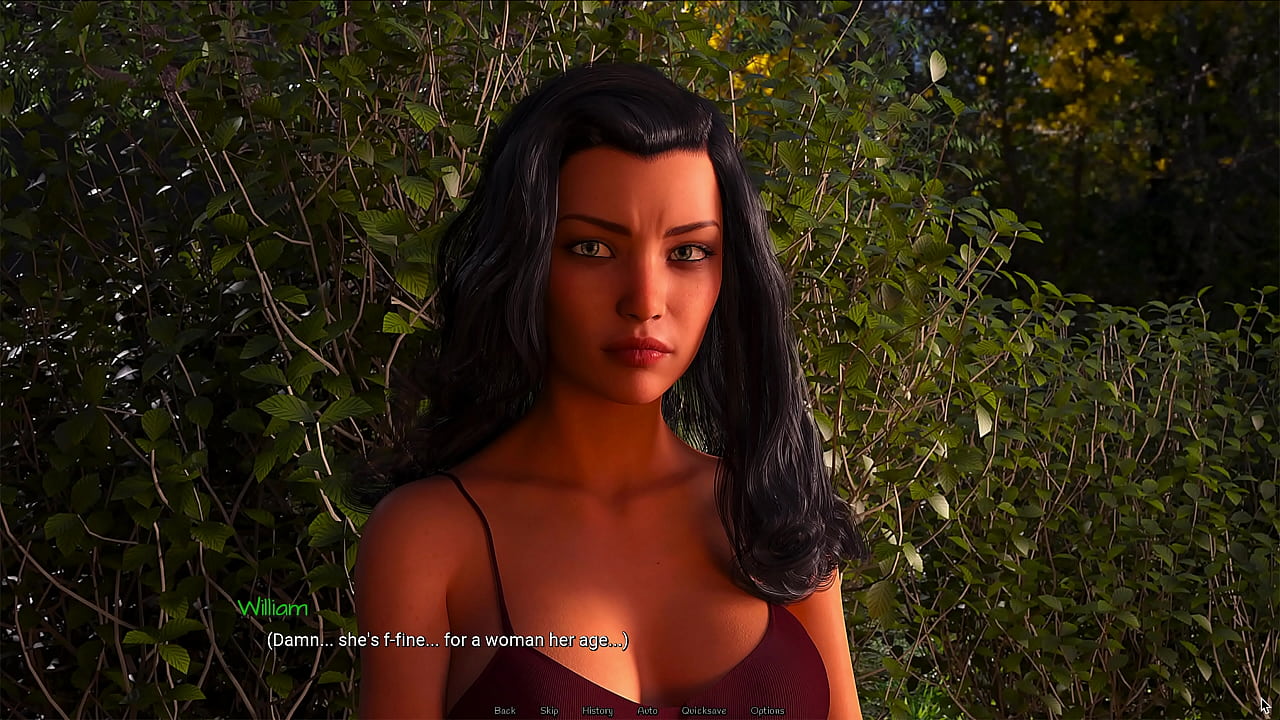Quicksave the current game

pos(703,710)
